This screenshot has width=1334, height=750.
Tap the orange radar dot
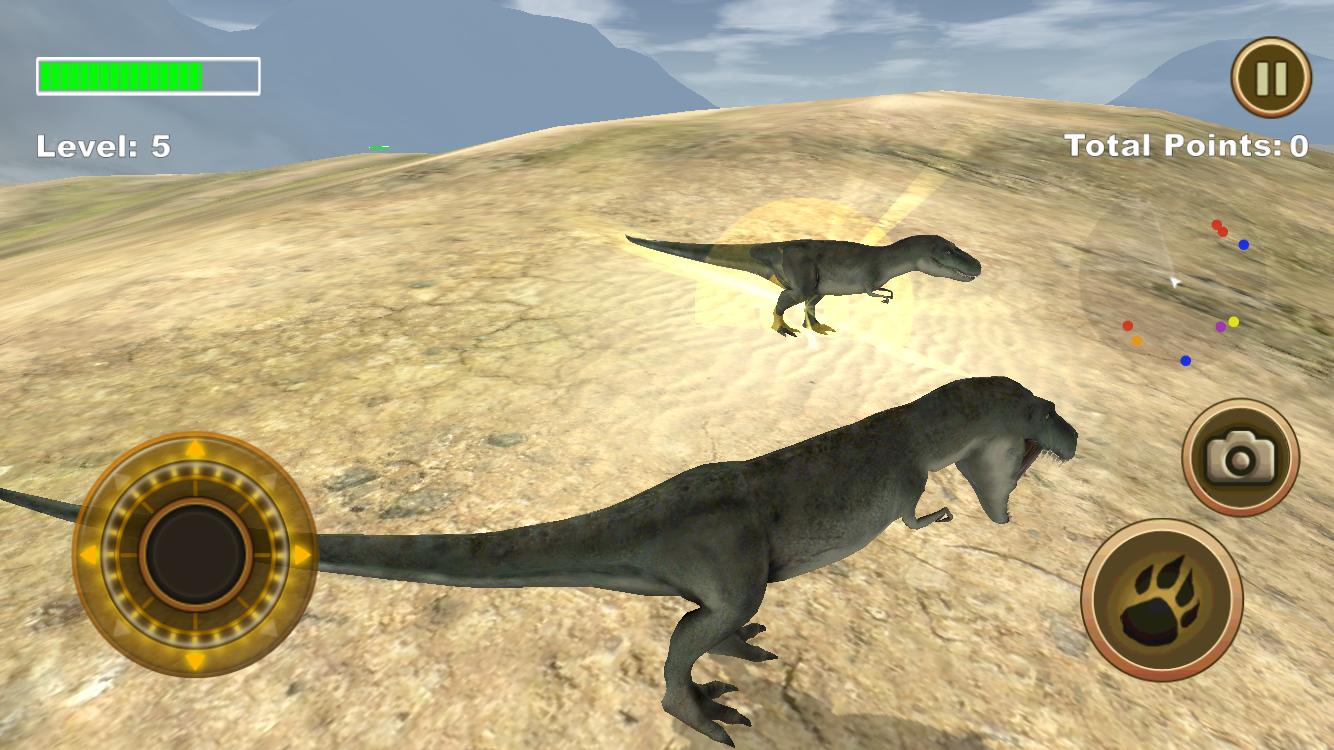(1137, 340)
